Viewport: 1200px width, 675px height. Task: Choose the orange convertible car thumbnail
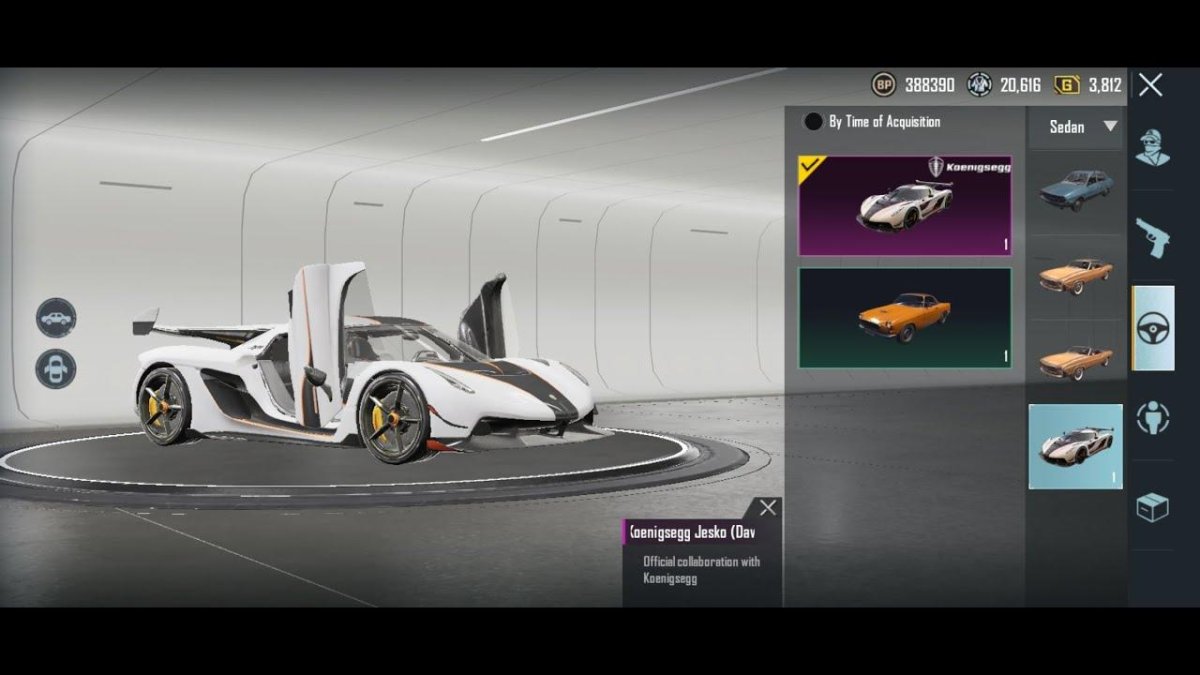coord(1075,361)
